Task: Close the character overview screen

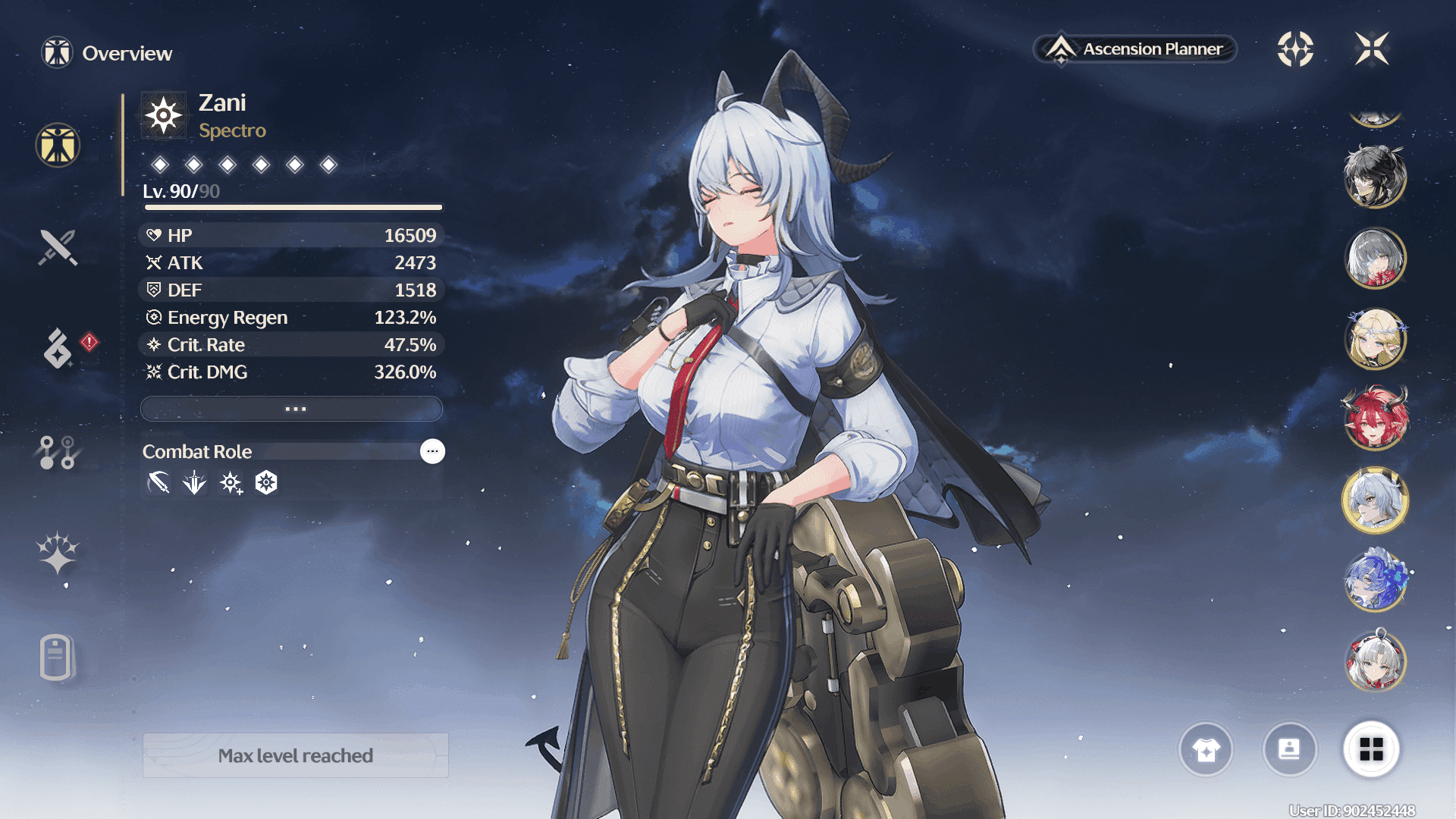Action: pyautogui.click(x=1371, y=49)
